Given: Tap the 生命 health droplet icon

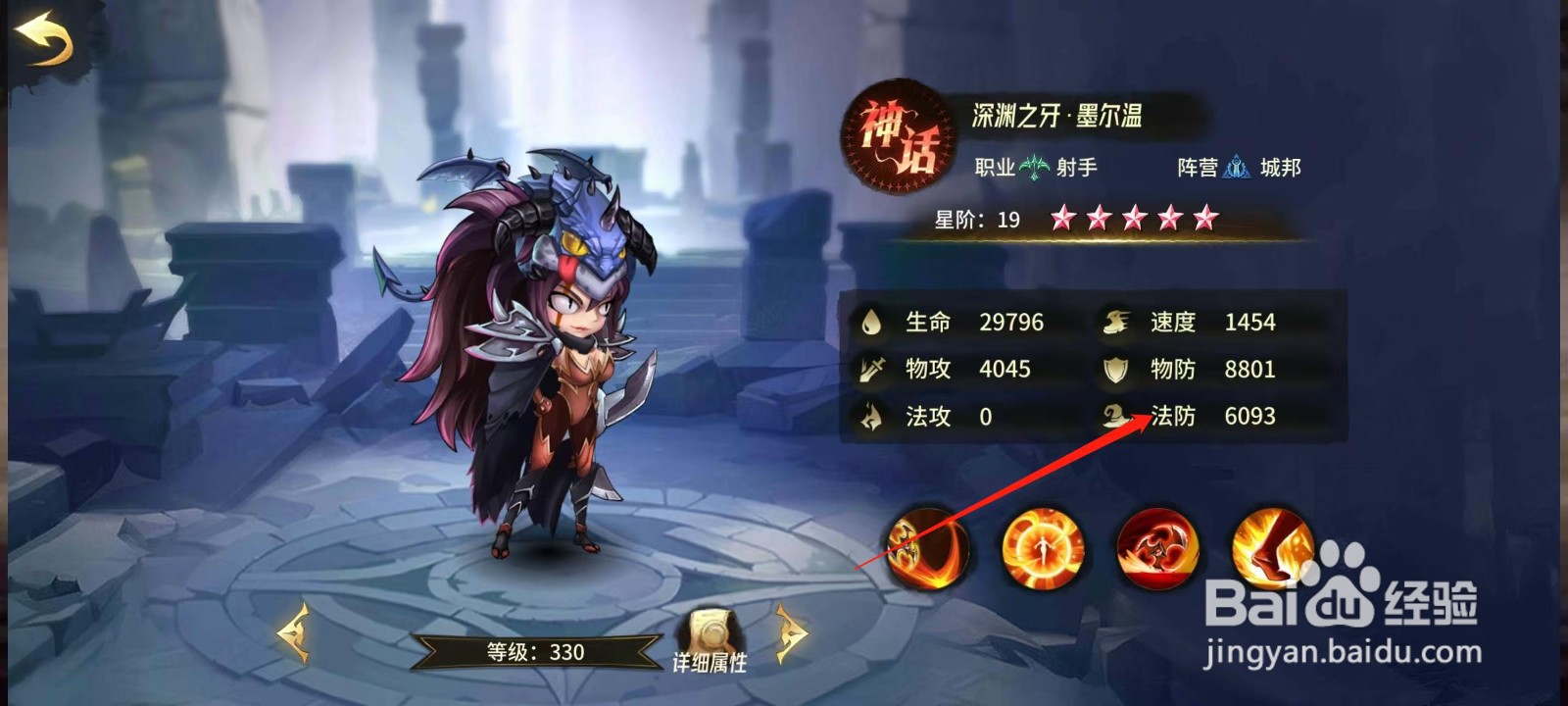Looking at the screenshot, I should (870, 322).
